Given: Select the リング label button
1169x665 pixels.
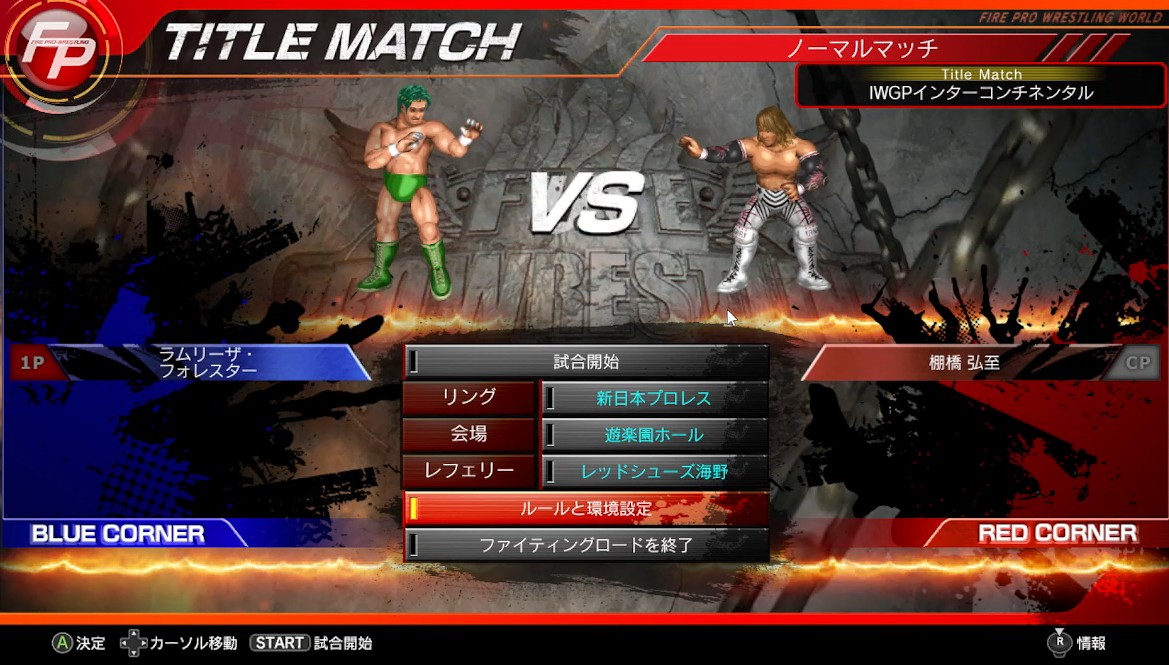Looking at the screenshot, I should tap(469, 398).
